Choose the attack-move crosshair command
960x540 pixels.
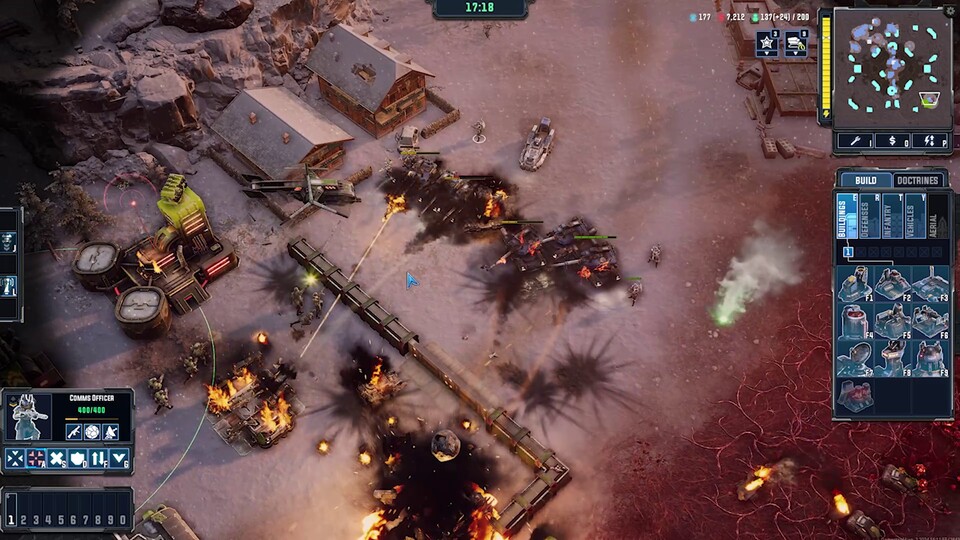click(x=37, y=459)
